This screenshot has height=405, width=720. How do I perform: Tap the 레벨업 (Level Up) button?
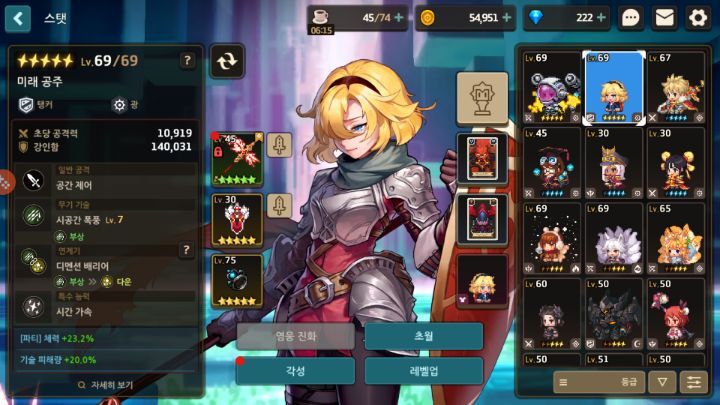(423, 370)
